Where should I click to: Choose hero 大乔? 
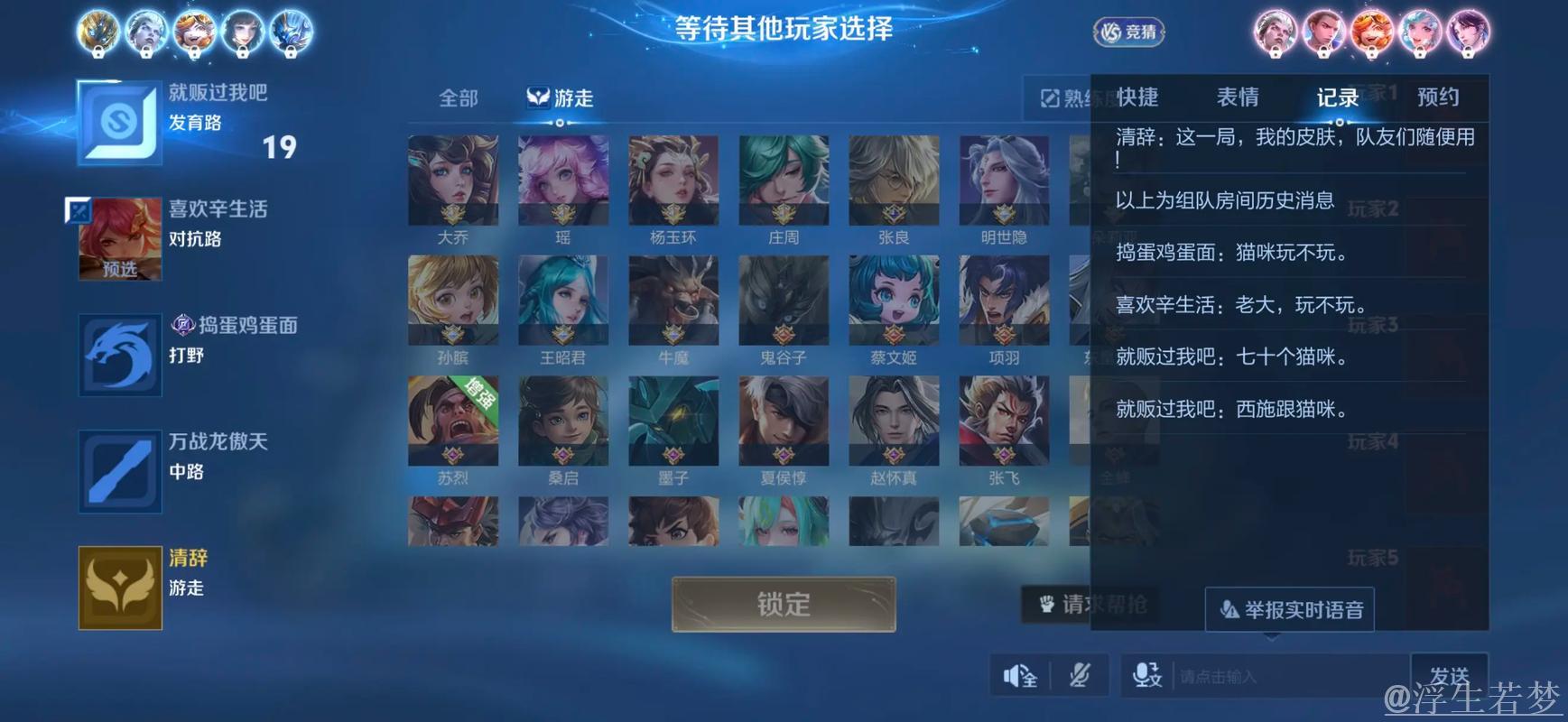coord(453,180)
